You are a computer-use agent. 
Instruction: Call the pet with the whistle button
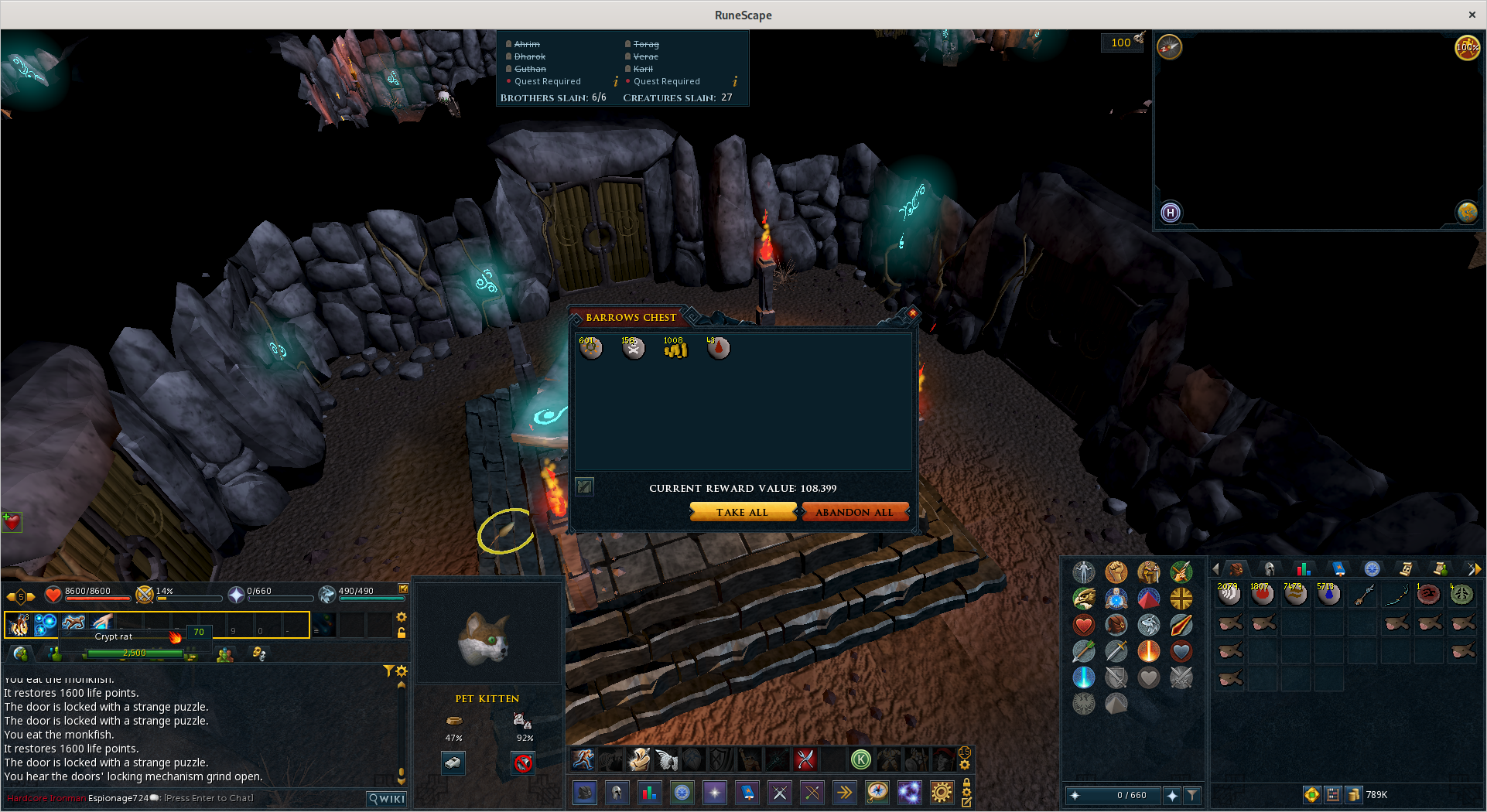point(453,763)
